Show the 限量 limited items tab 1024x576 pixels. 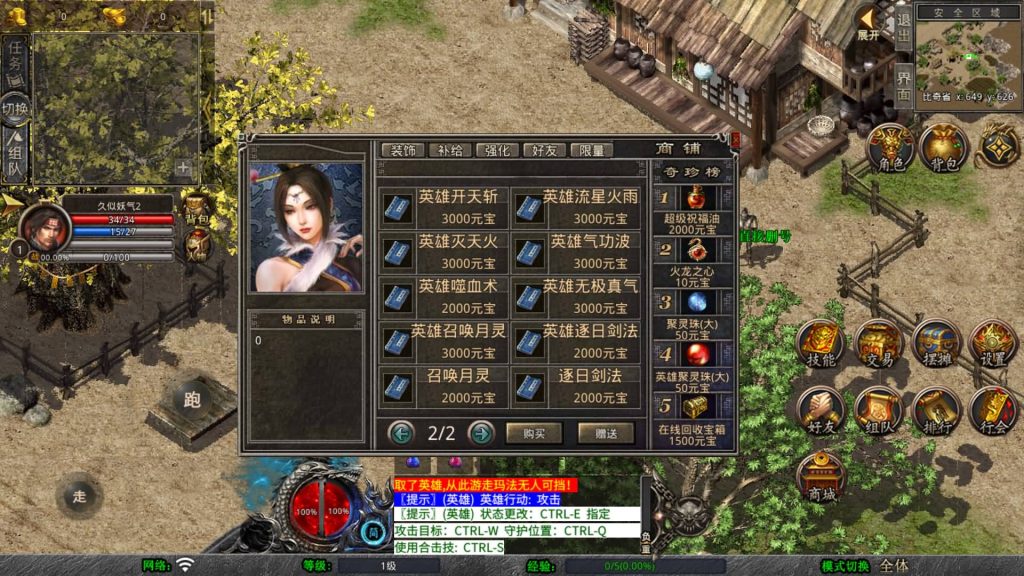coord(591,150)
